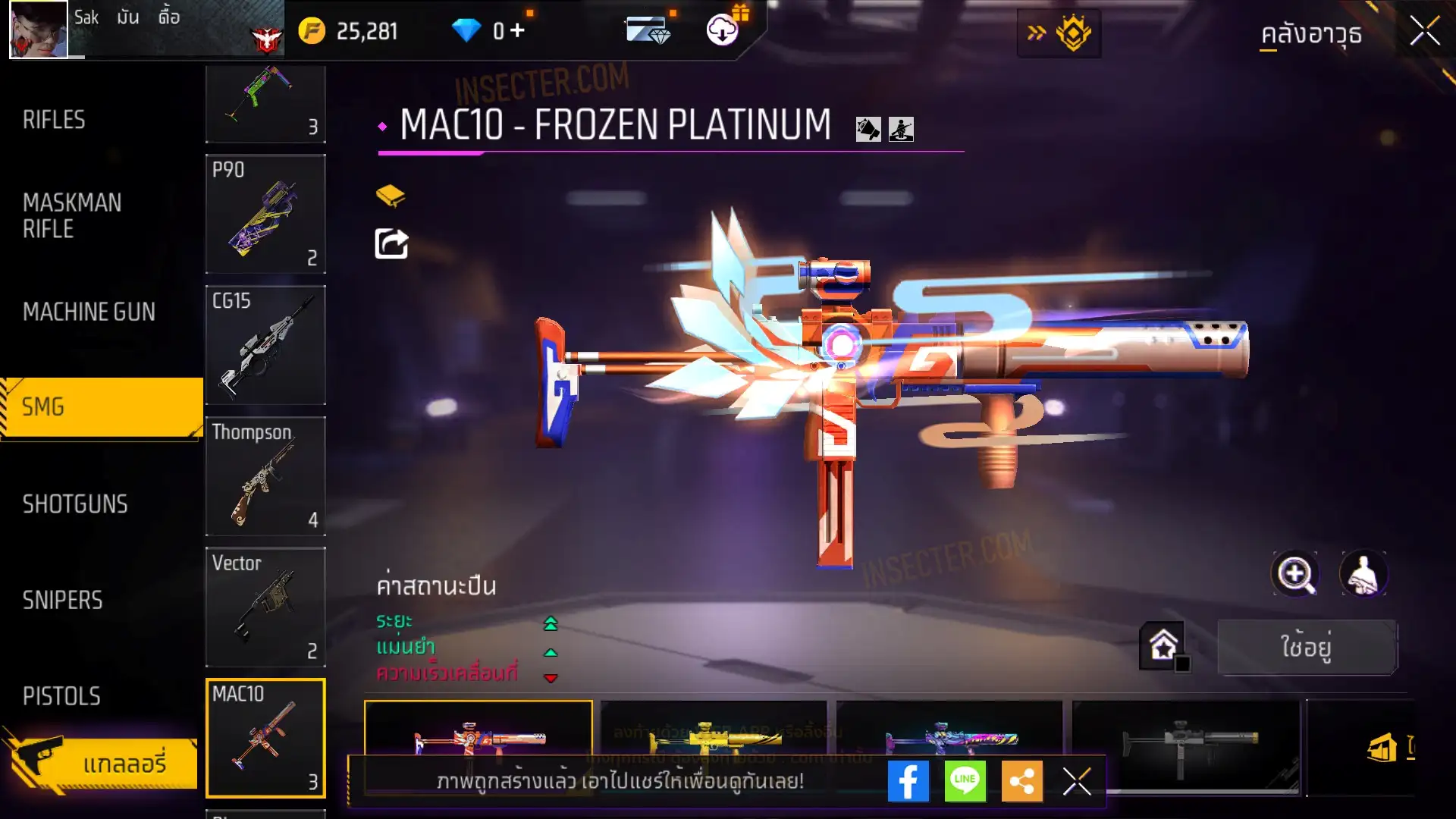This screenshot has width=1456, height=819.
Task: Preview weapon on character
Action: [x=1363, y=574]
